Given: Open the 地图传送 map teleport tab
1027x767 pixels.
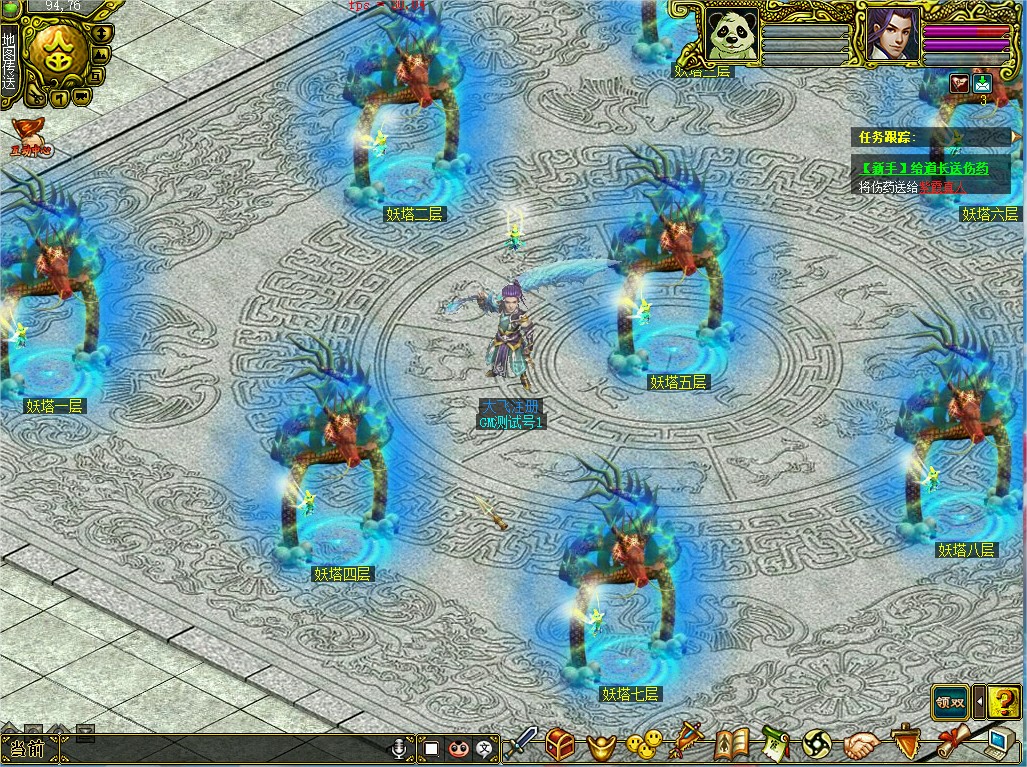Looking at the screenshot, I should tap(9, 61).
